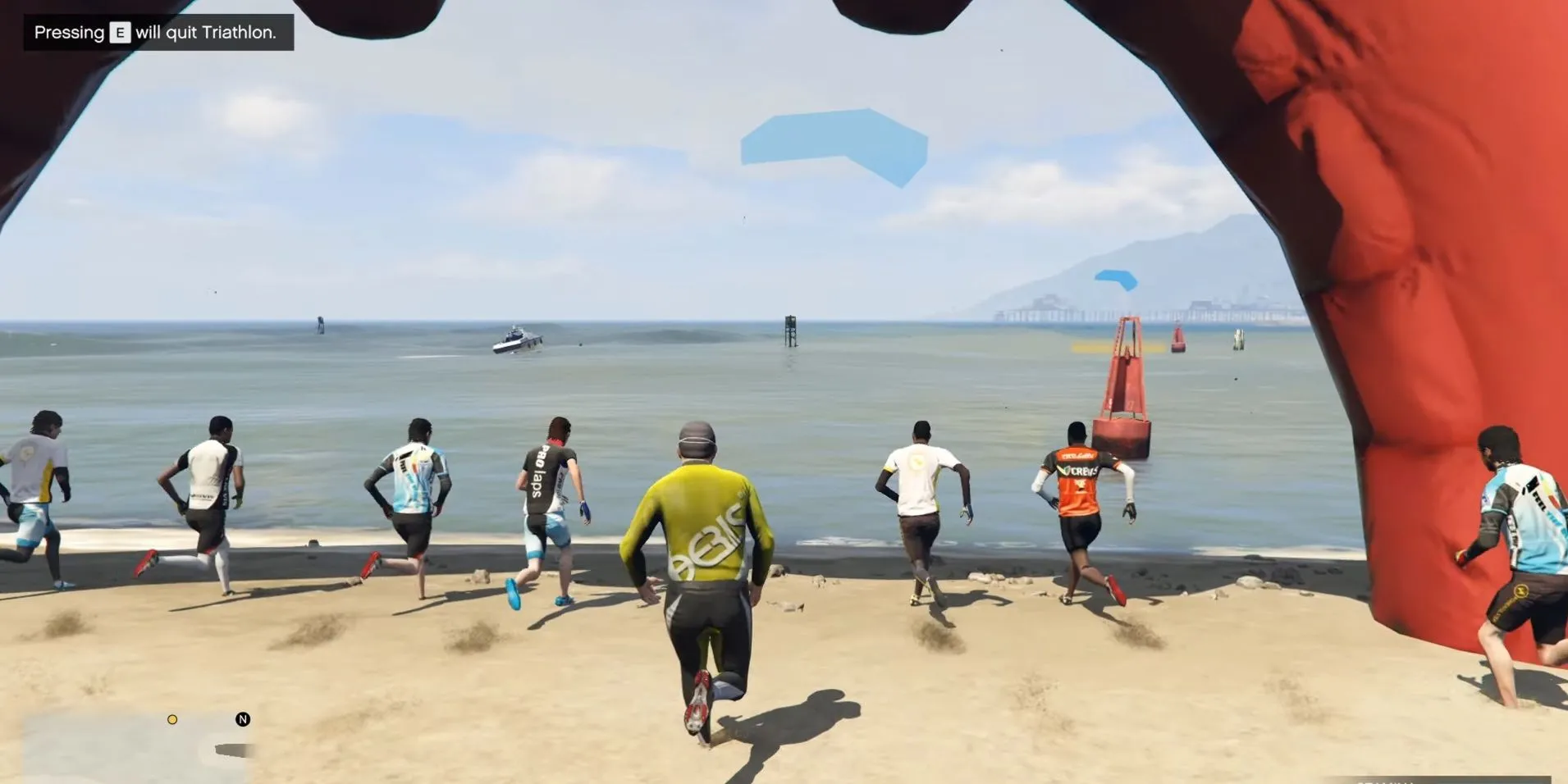Select the north compass marker on the minimap
Viewport: 1568px width, 784px height.
243,719
